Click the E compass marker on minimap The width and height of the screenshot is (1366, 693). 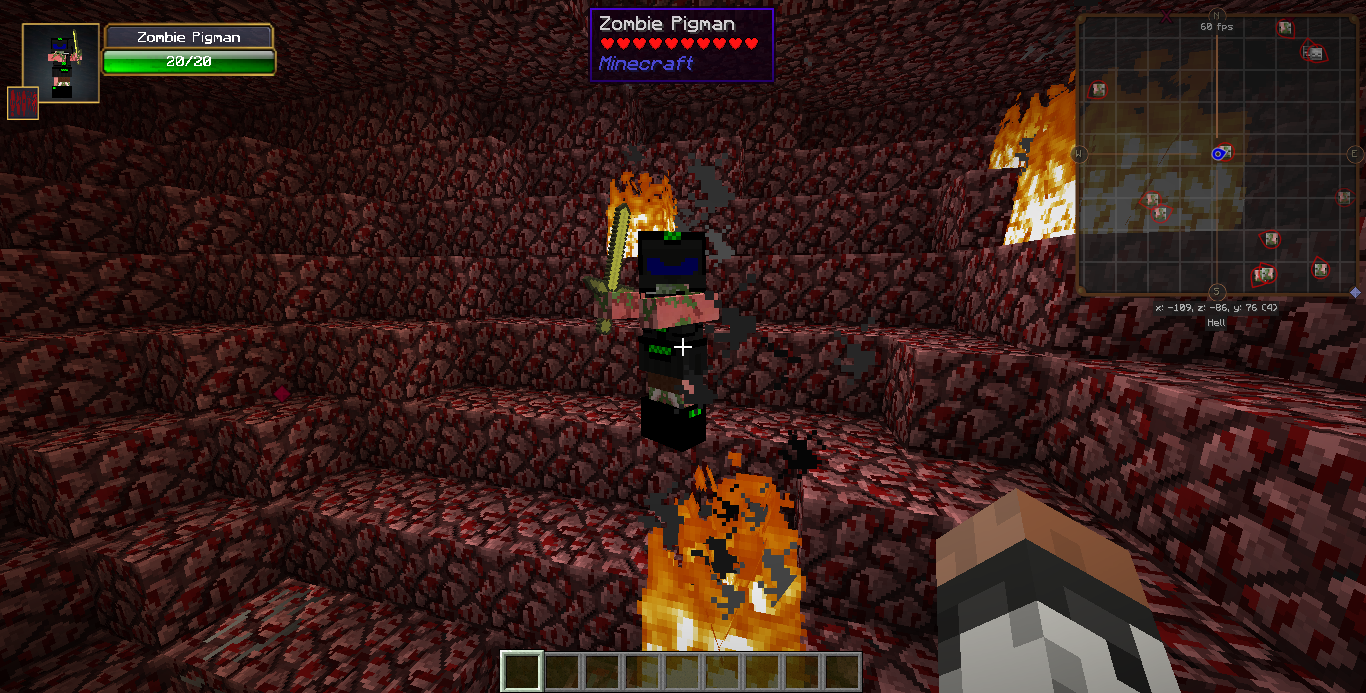(1354, 153)
